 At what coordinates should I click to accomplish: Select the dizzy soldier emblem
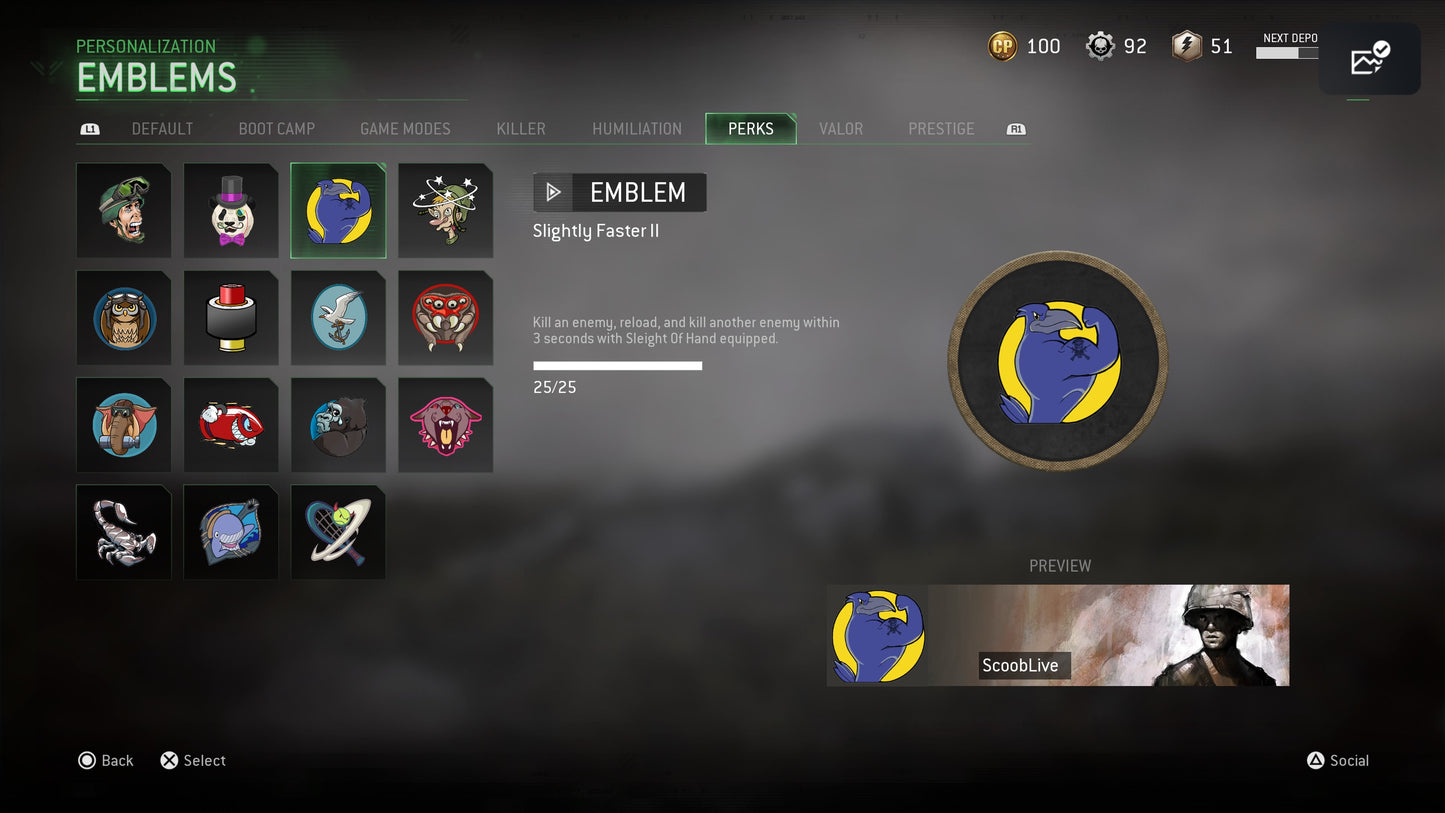click(x=445, y=210)
